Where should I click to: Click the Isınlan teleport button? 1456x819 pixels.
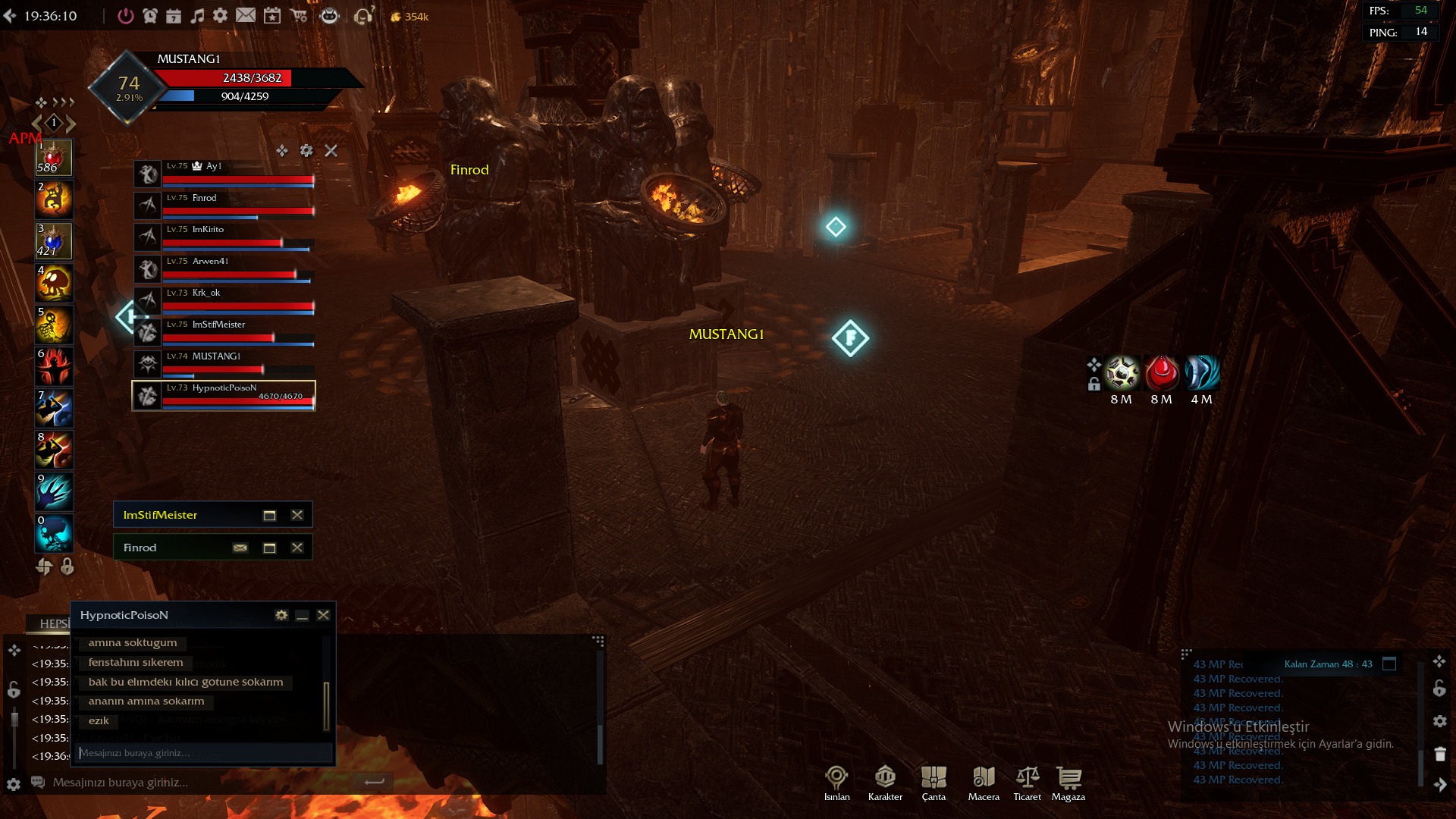click(x=836, y=783)
